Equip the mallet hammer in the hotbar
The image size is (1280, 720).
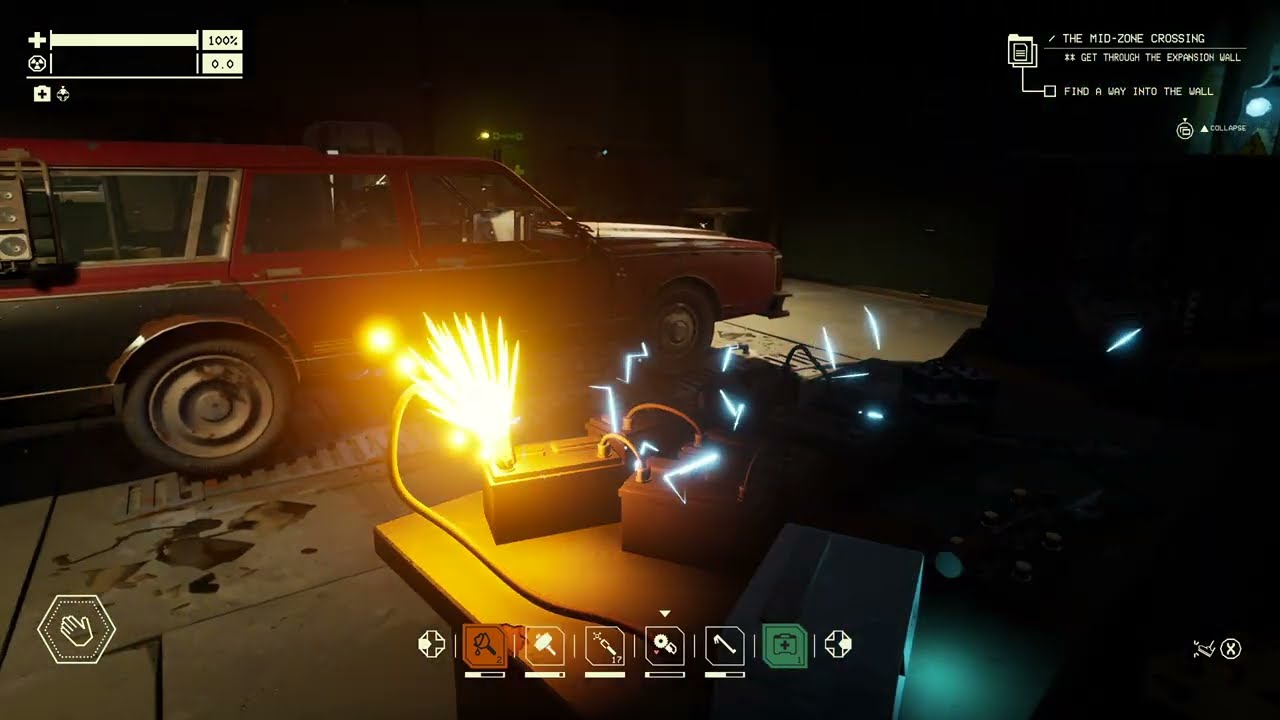[x=545, y=646]
